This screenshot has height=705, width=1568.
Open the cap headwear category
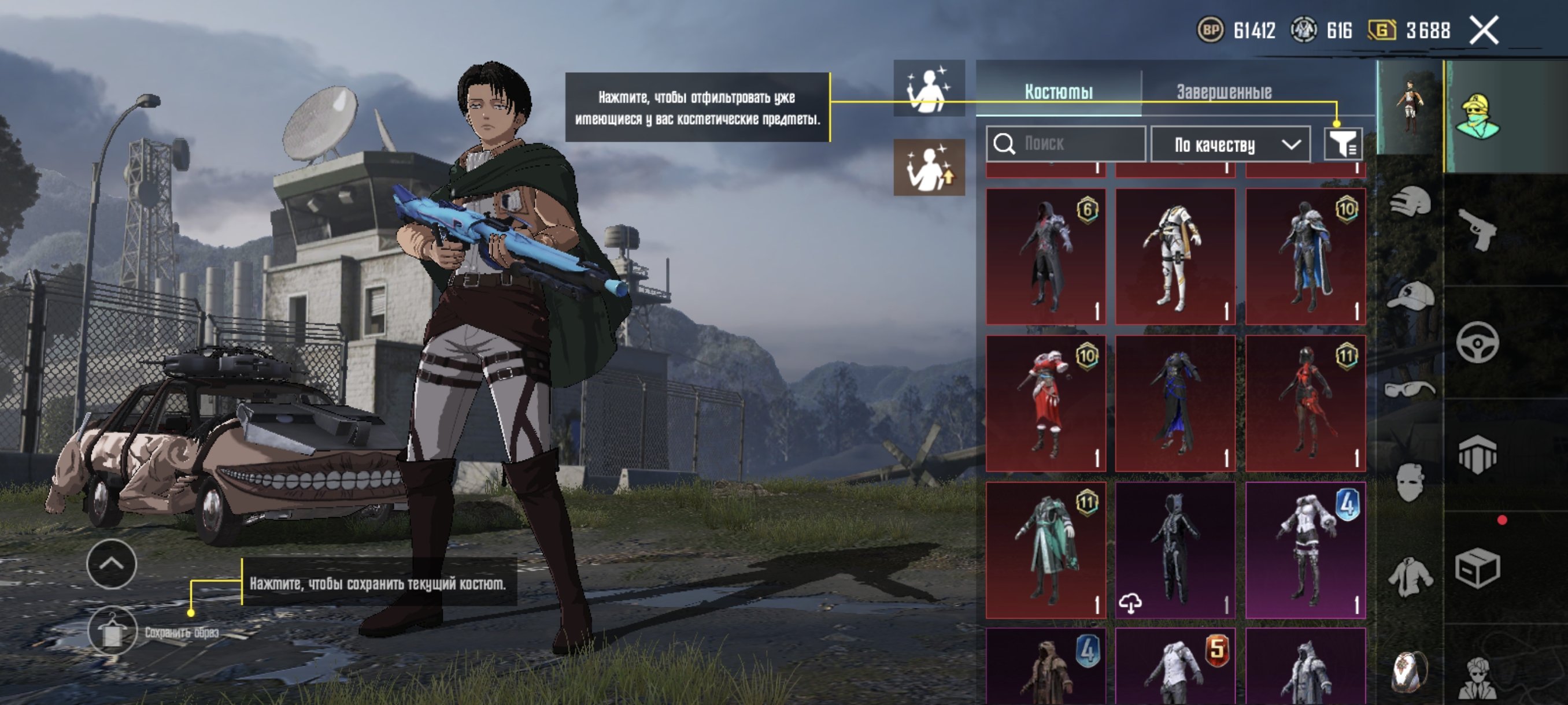pyautogui.click(x=1410, y=296)
